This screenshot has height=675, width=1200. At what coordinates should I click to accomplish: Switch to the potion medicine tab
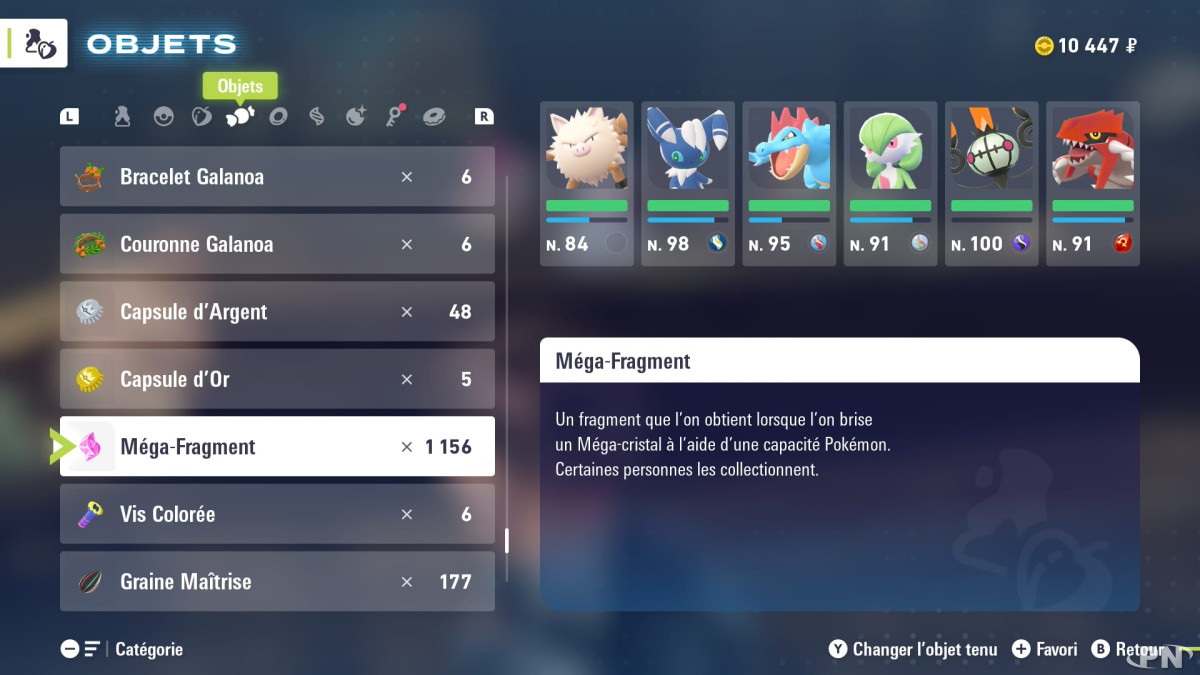coord(122,117)
